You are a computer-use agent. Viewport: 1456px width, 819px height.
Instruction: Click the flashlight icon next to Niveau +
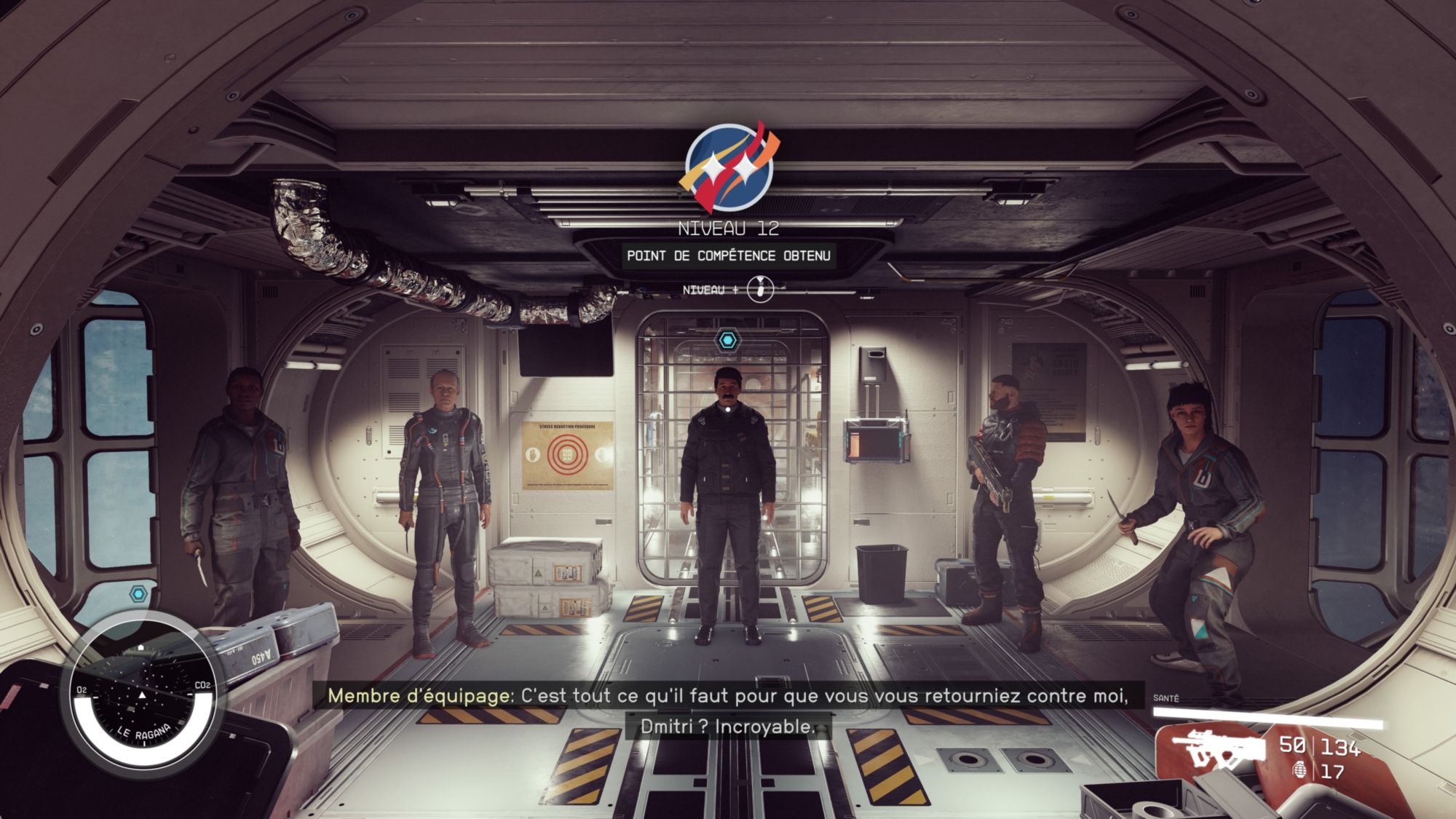tap(760, 290)
